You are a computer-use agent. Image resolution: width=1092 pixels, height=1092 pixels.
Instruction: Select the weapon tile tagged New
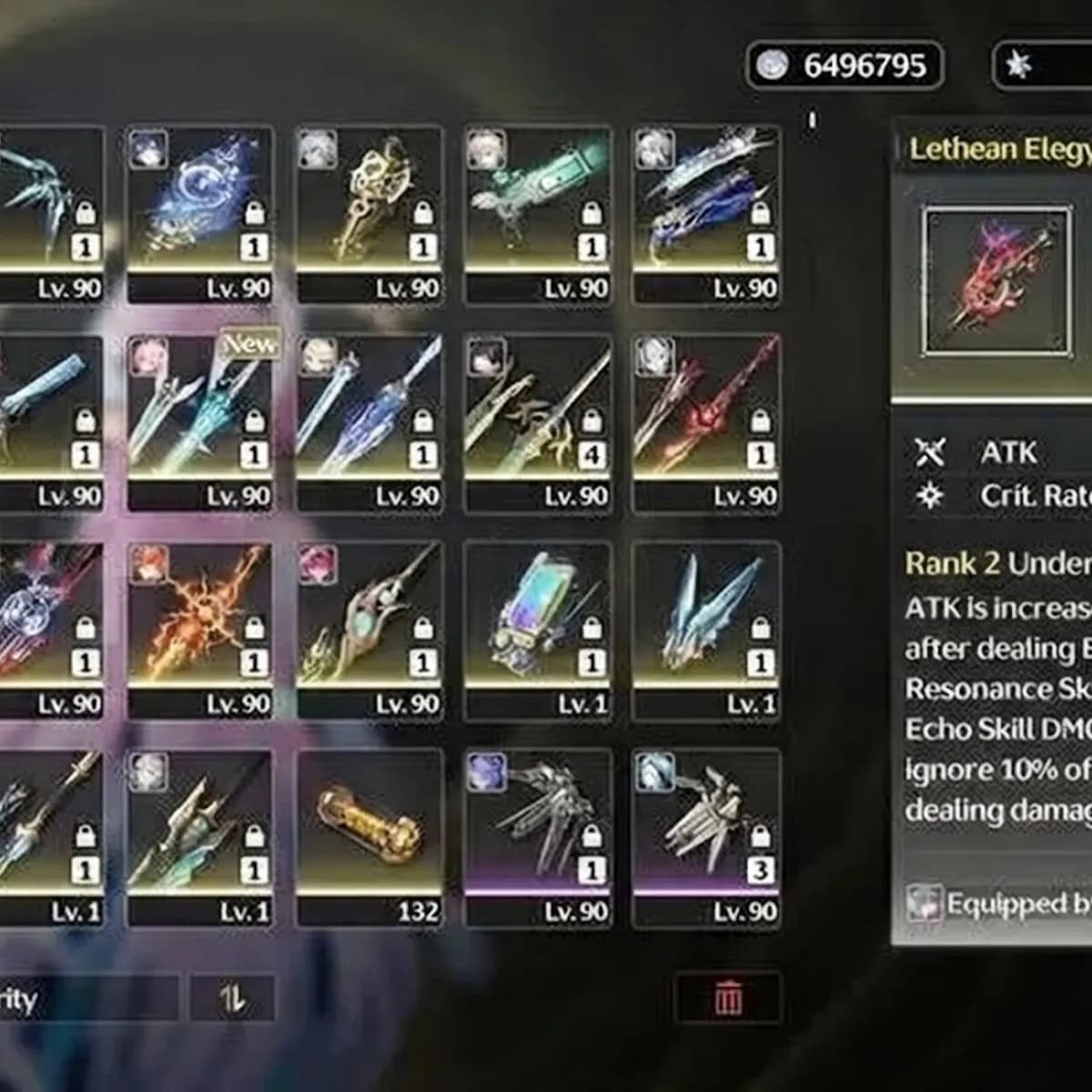coord(200,409)
